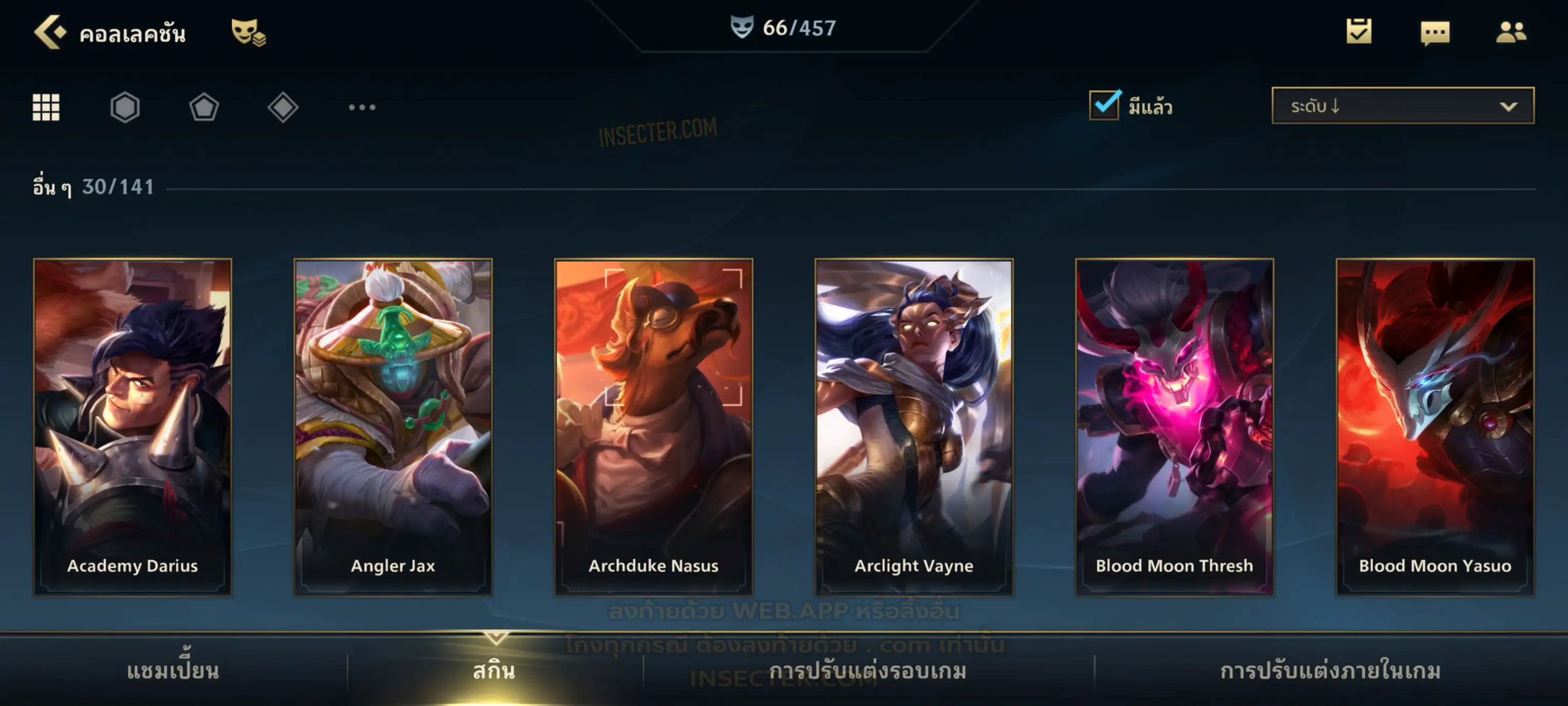
Task: Select the Blood Moon Yasuo skin card
Action: click(x=1435, y=426)
